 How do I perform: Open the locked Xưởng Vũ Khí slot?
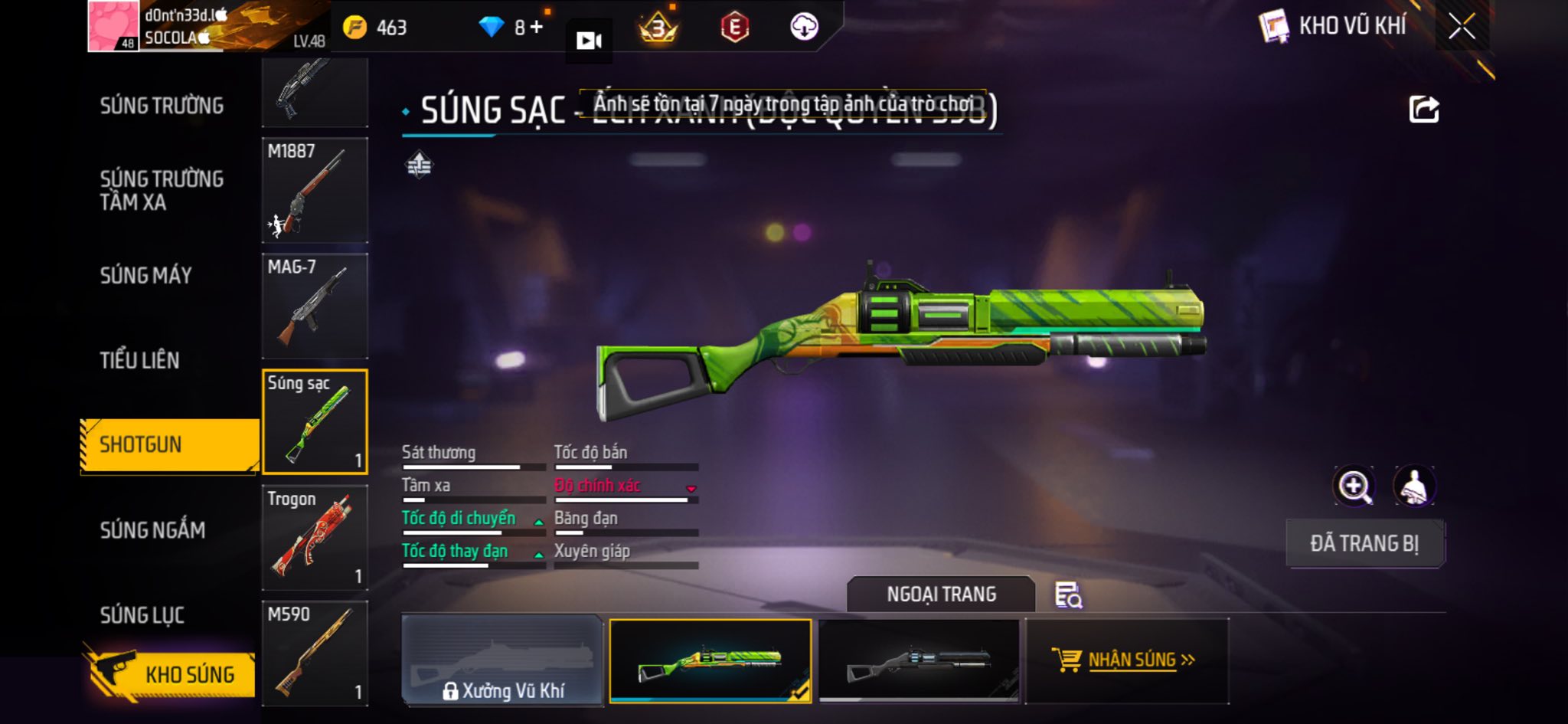(x=502, y=661)
